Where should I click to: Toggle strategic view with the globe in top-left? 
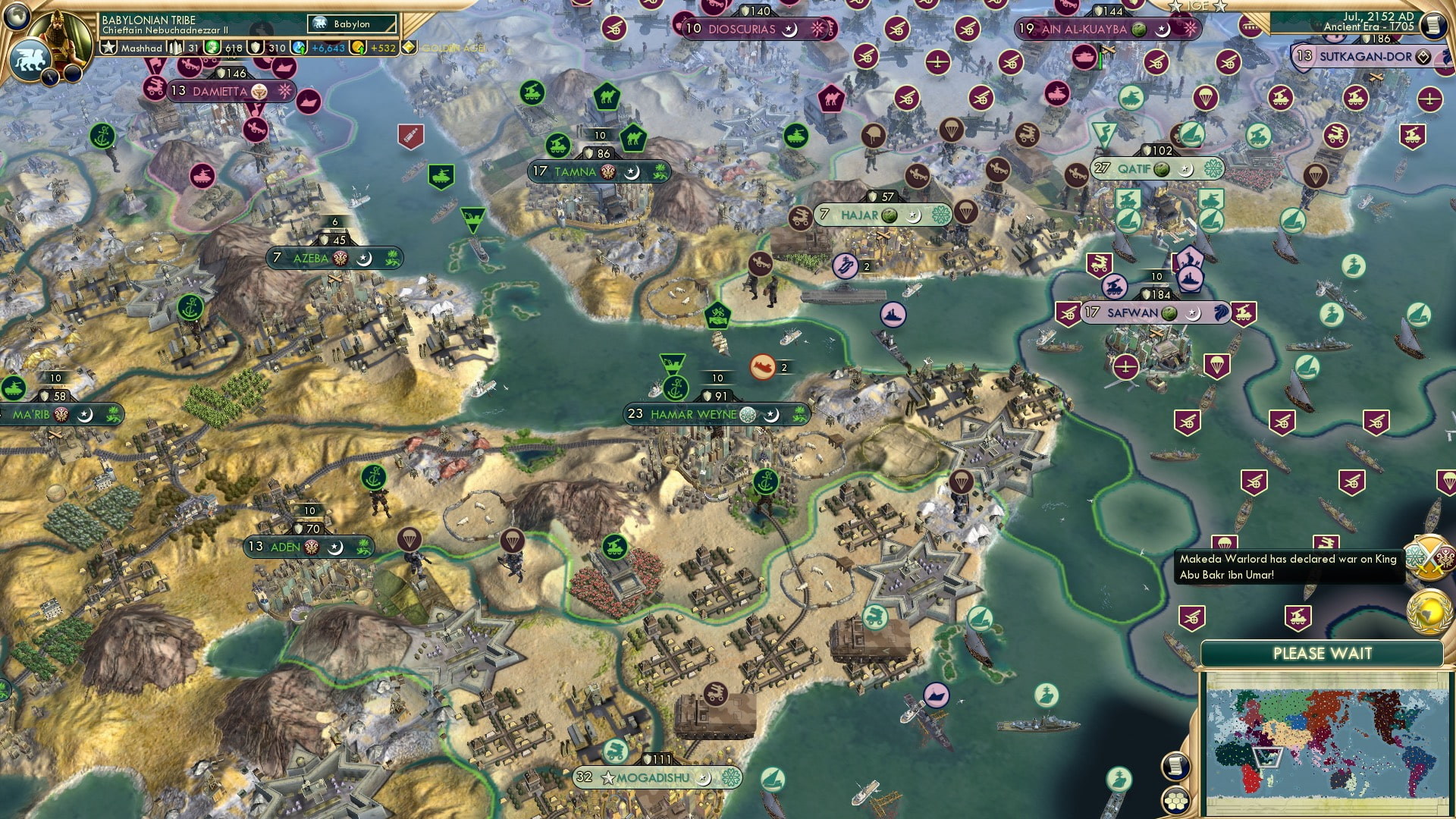(x=17, y=17)
